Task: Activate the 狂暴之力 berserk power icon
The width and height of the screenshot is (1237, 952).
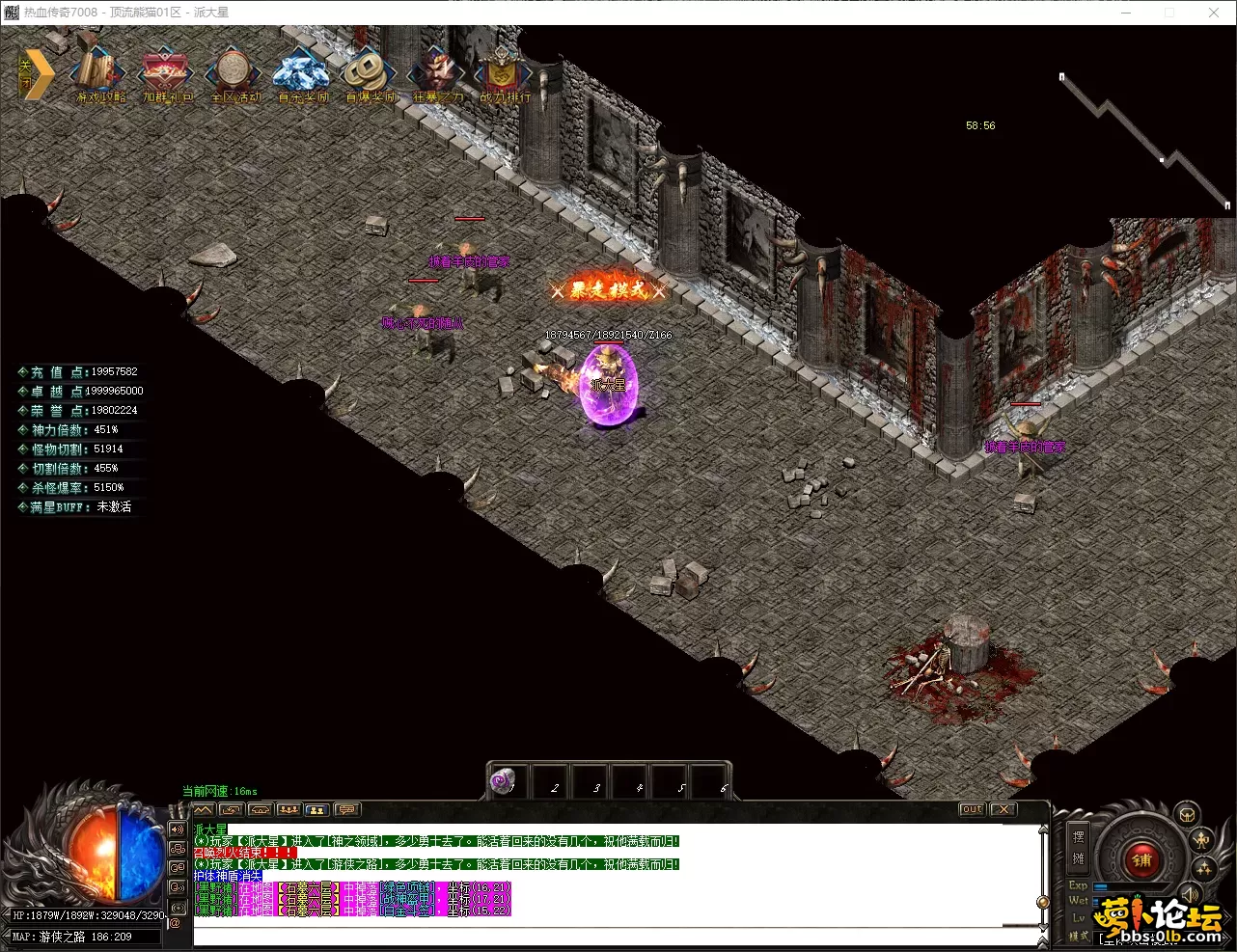Action: (436, 73)
